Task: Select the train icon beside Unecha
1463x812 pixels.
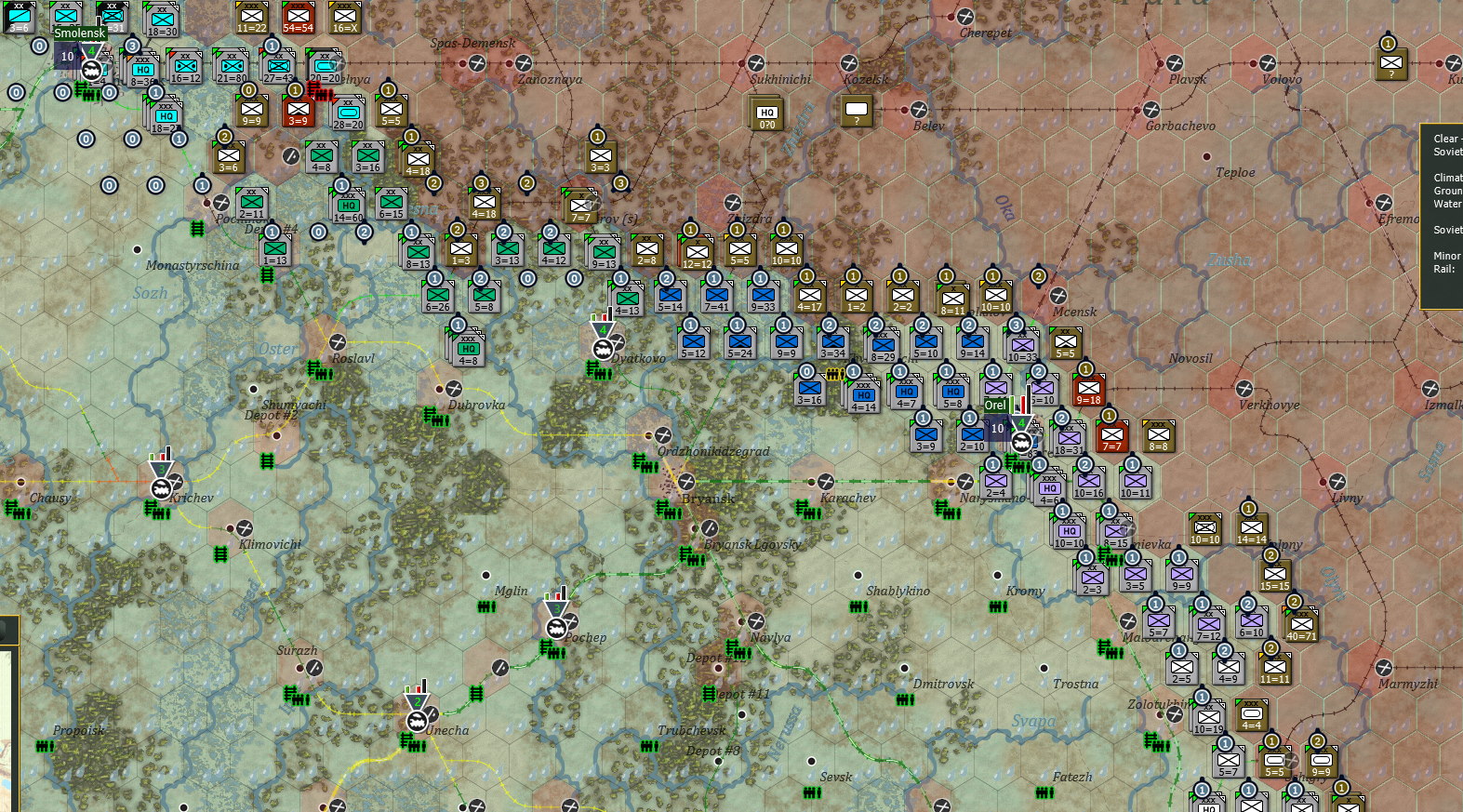Action: coord(418,721)
